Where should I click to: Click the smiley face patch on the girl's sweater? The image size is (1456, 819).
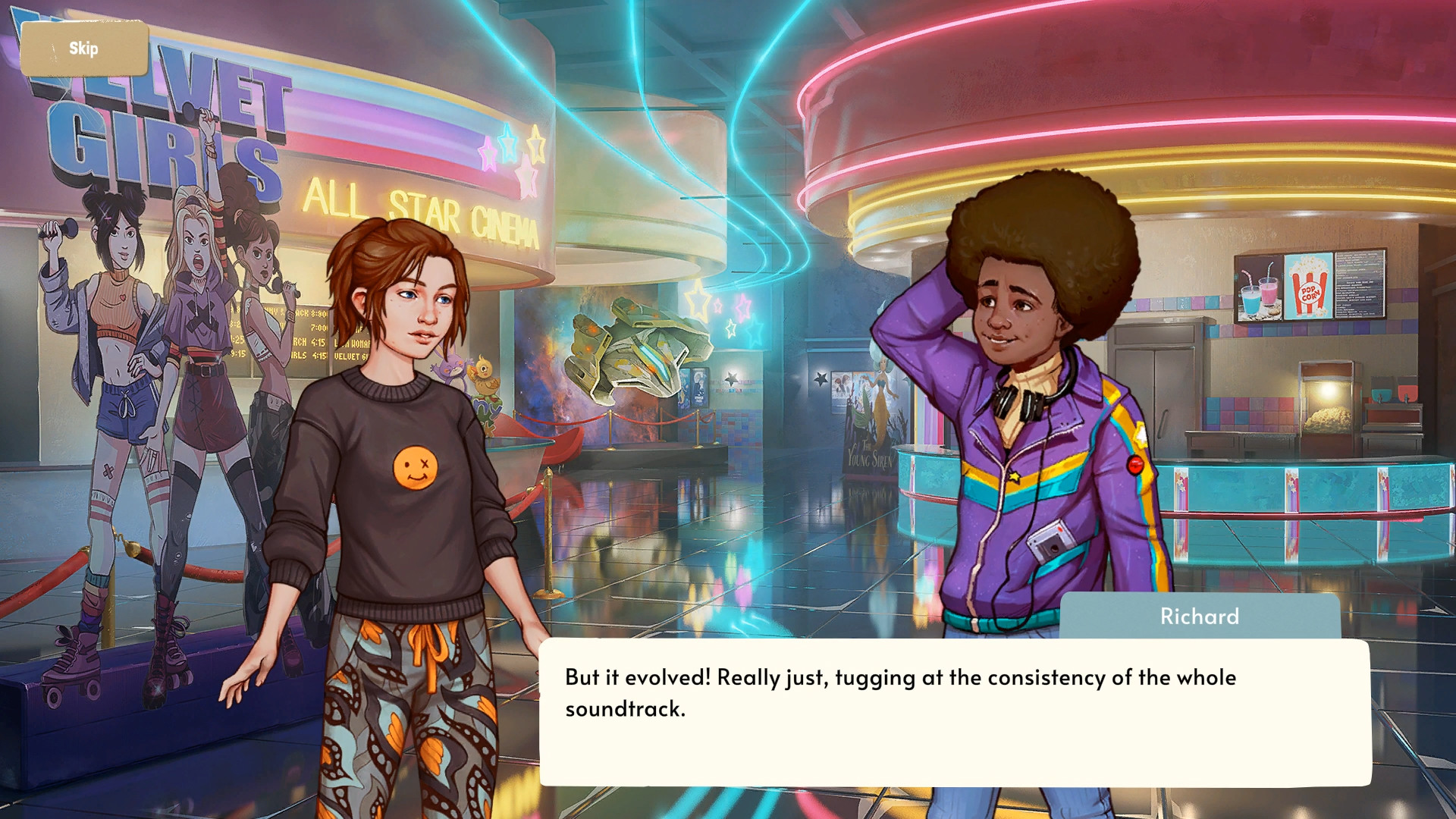414,463
